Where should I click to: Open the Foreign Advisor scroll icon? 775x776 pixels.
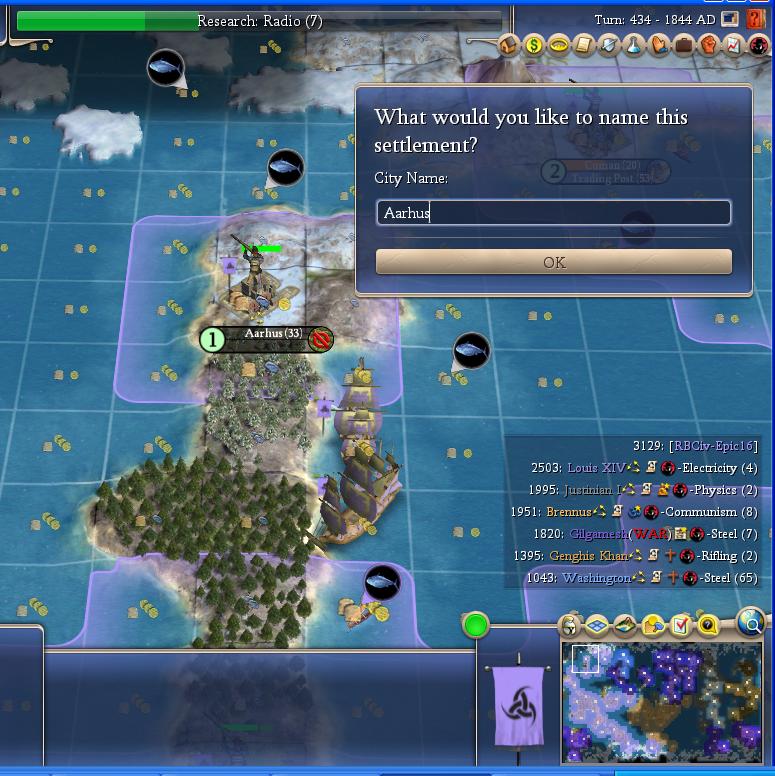tap(584, 45)
